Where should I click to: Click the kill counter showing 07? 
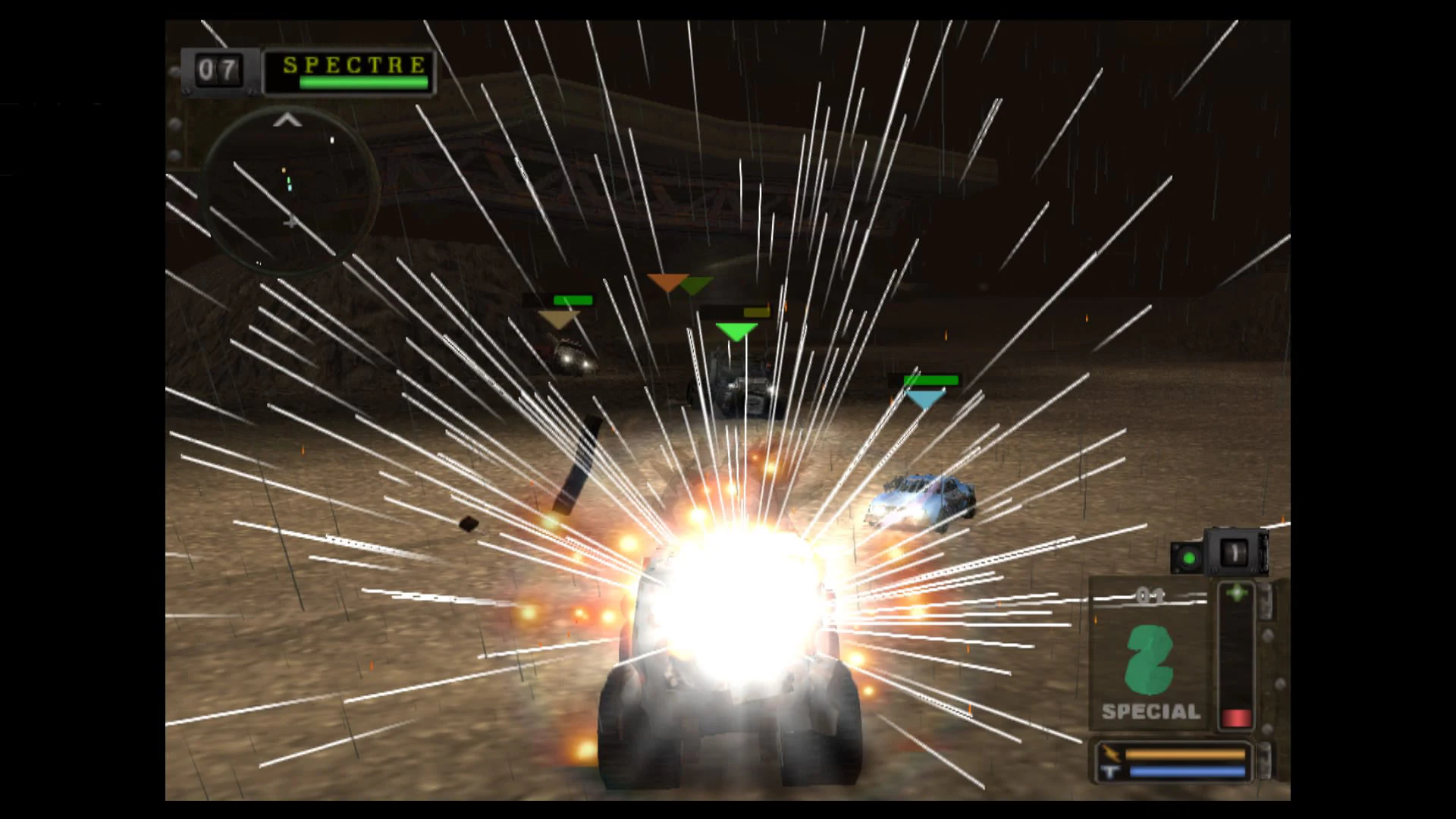218,68
